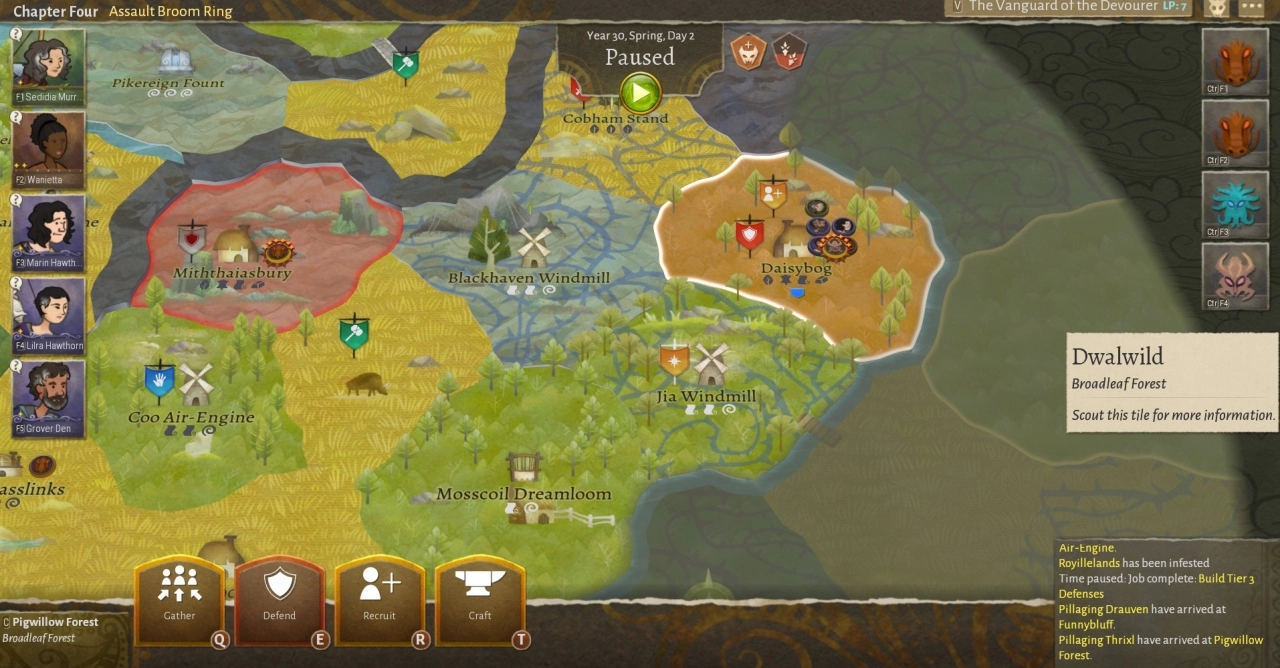Screen dimensions: 1280x668
Task: Choose Lilra Hawthorn's portrait
Action: click(48, 315)
